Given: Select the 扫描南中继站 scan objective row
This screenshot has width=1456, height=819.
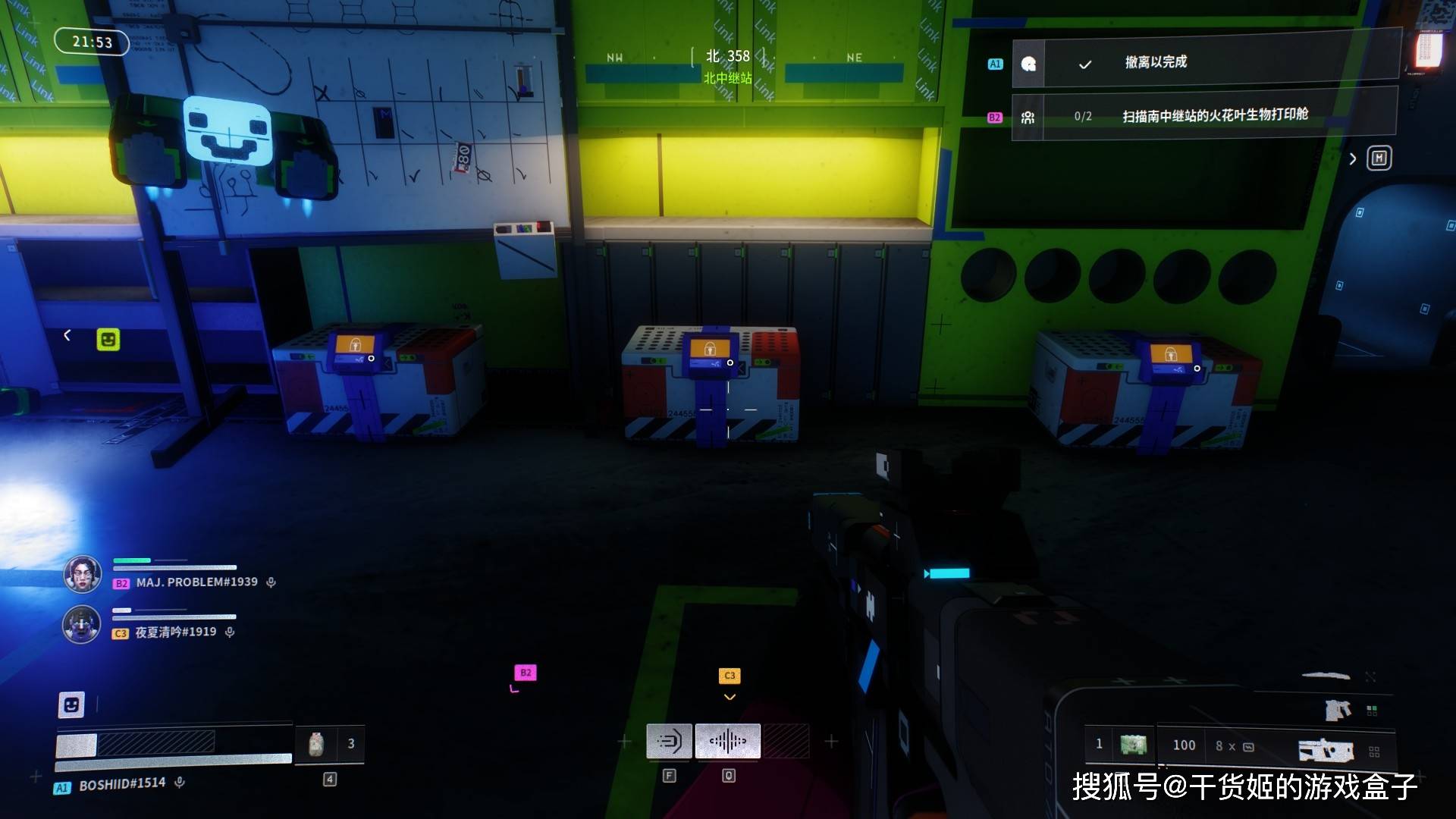Looking at the screenshot, I should (x=1206, y=115).
